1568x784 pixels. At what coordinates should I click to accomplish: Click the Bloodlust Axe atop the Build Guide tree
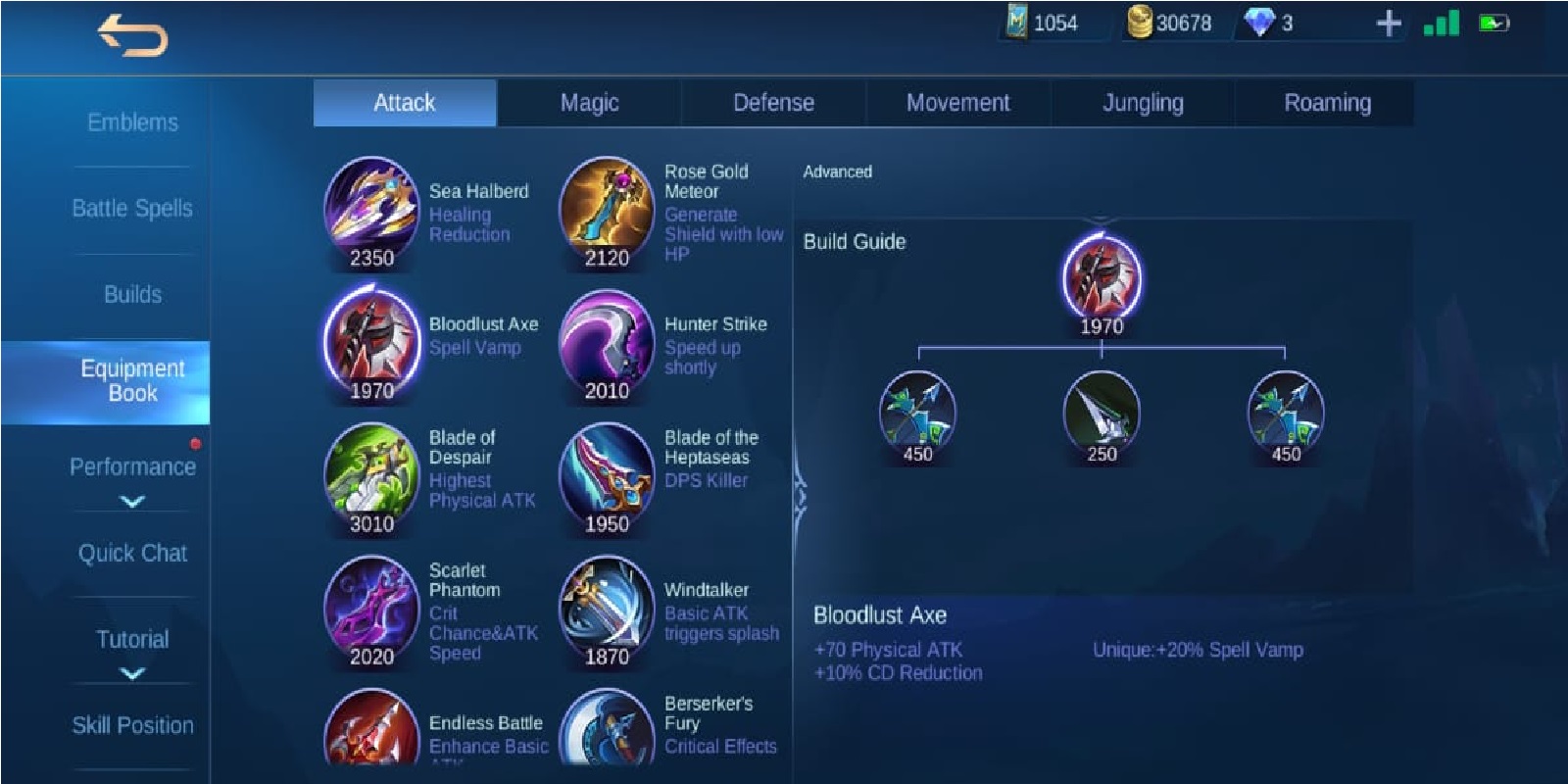pos(1103,281)
